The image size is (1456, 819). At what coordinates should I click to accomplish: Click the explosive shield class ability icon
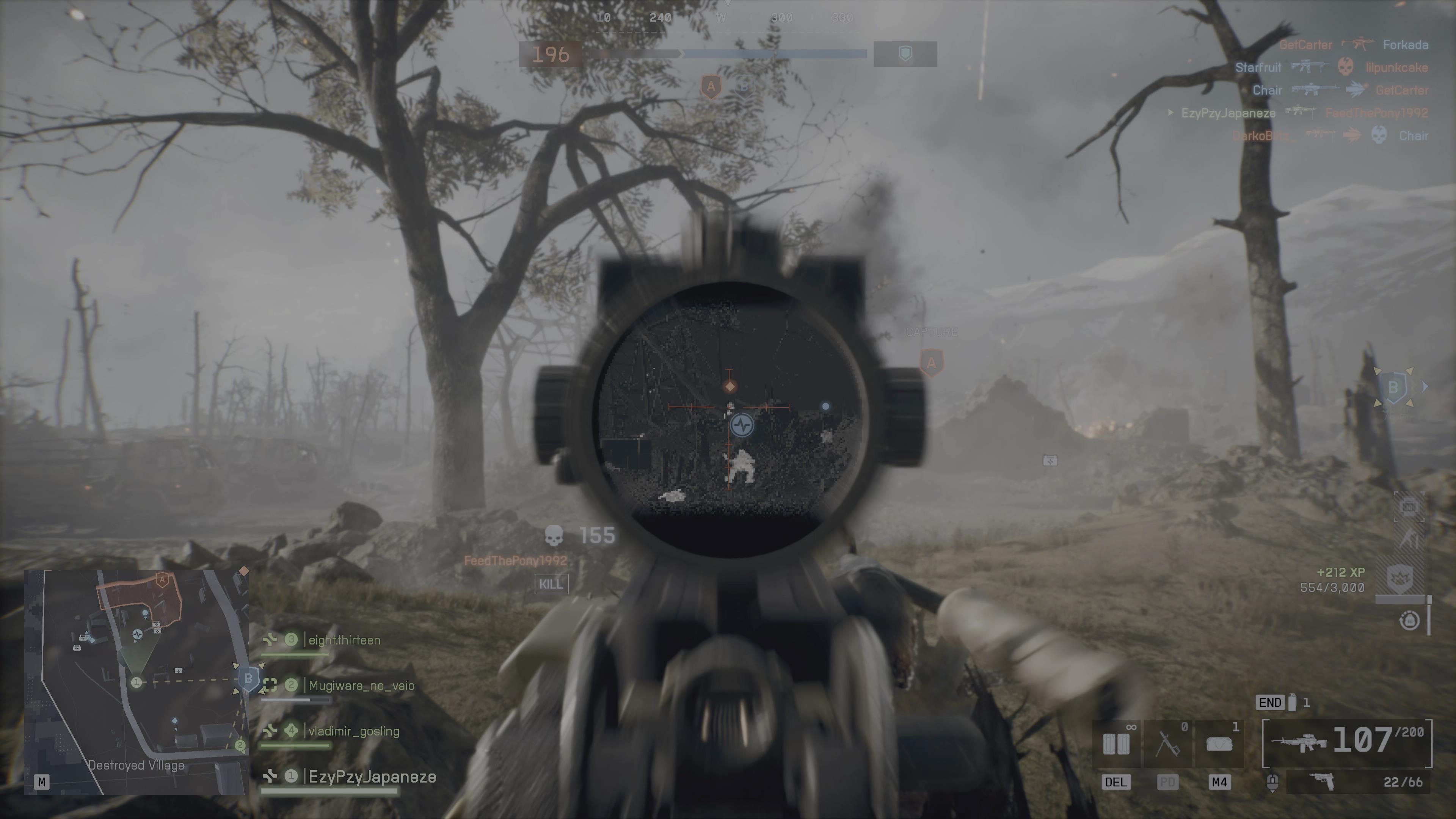point(1400,578)
